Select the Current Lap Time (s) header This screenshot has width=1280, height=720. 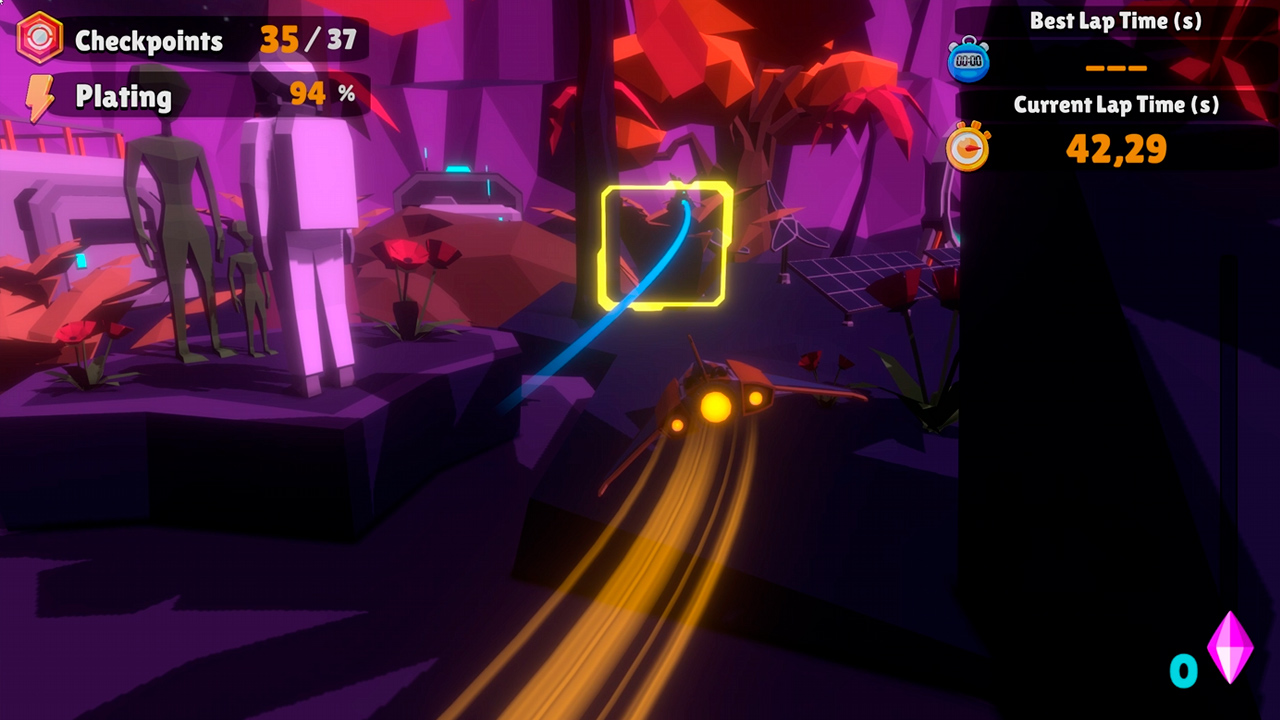tap(1117, 104)
